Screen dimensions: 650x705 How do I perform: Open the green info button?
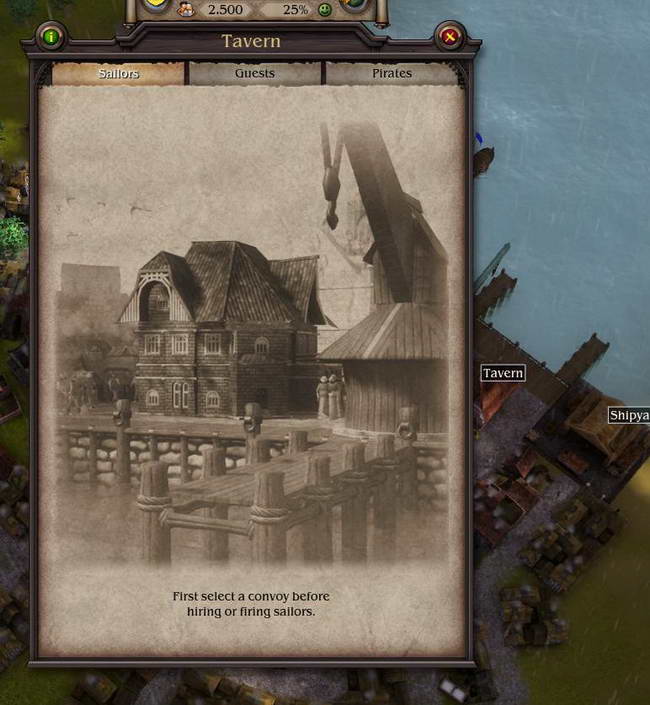pos(50,38)
